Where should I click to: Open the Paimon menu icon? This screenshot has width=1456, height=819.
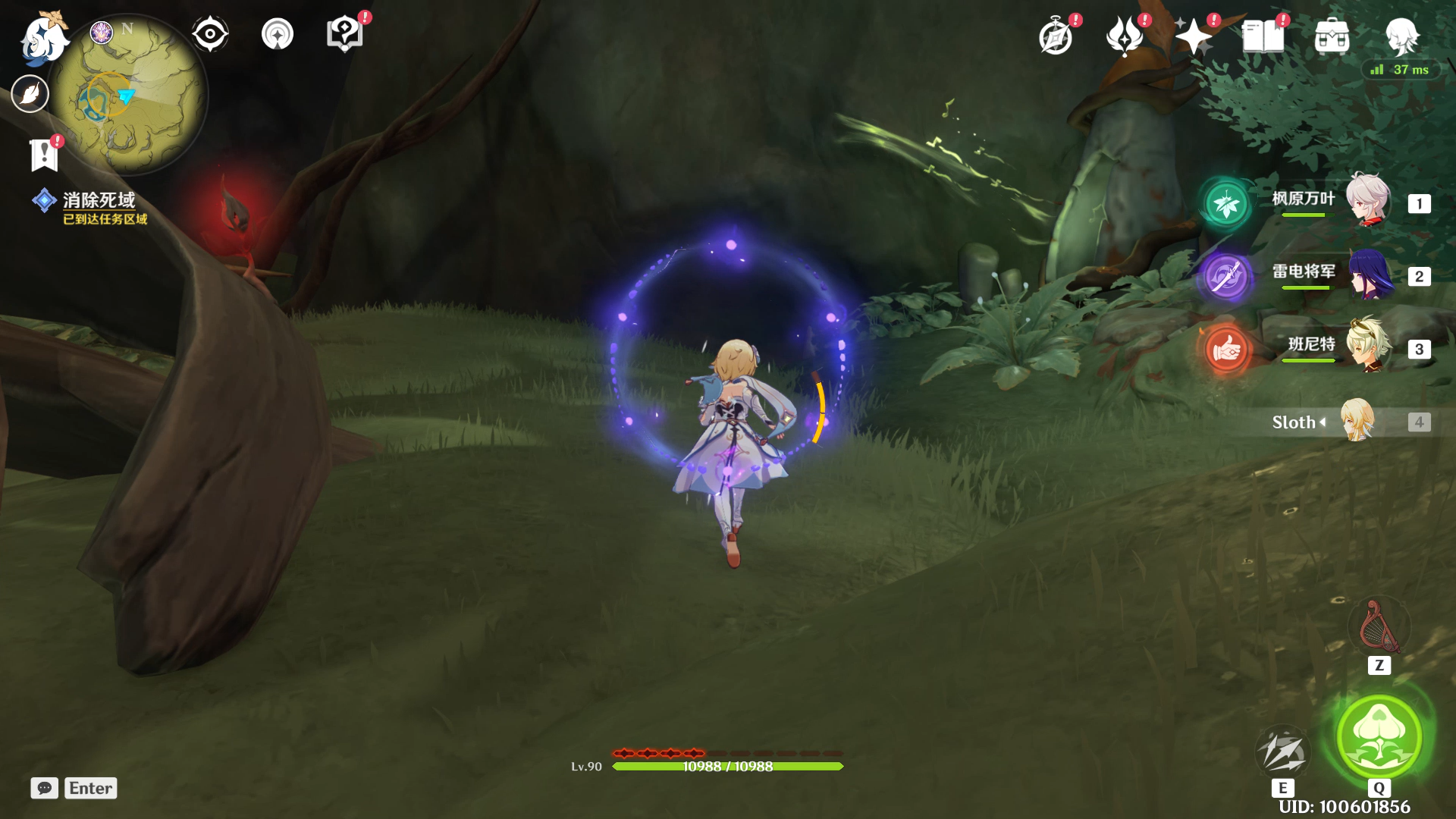tap(44, 38)
